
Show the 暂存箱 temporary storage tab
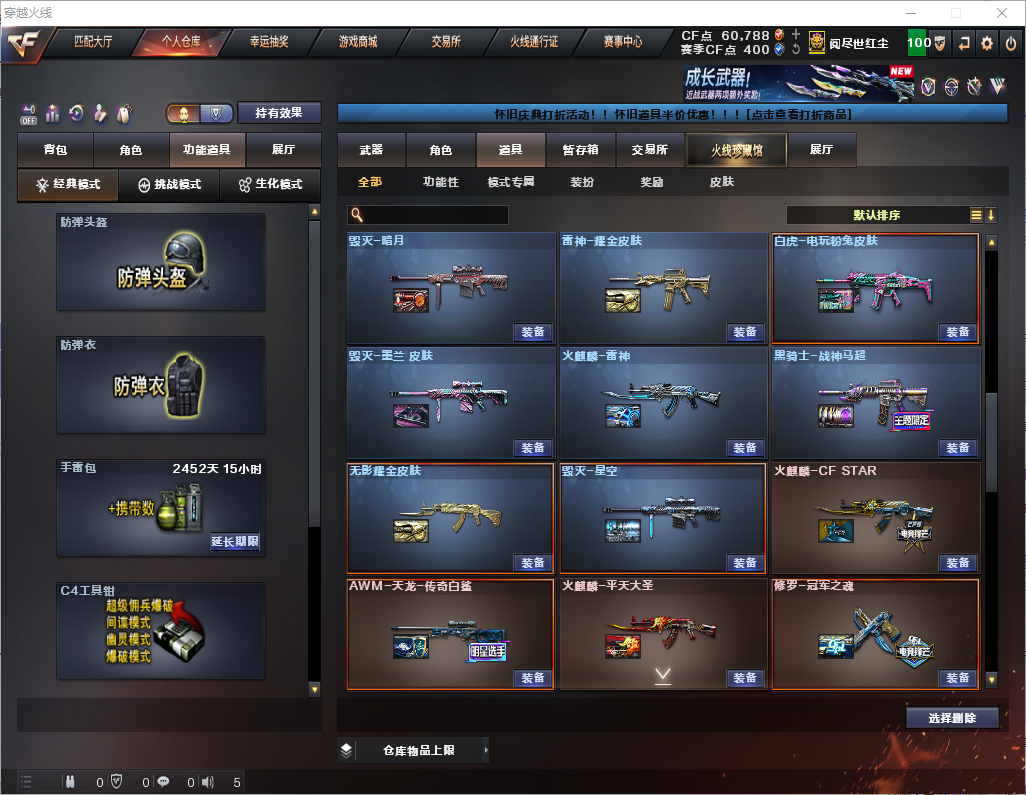pos(580,150)
